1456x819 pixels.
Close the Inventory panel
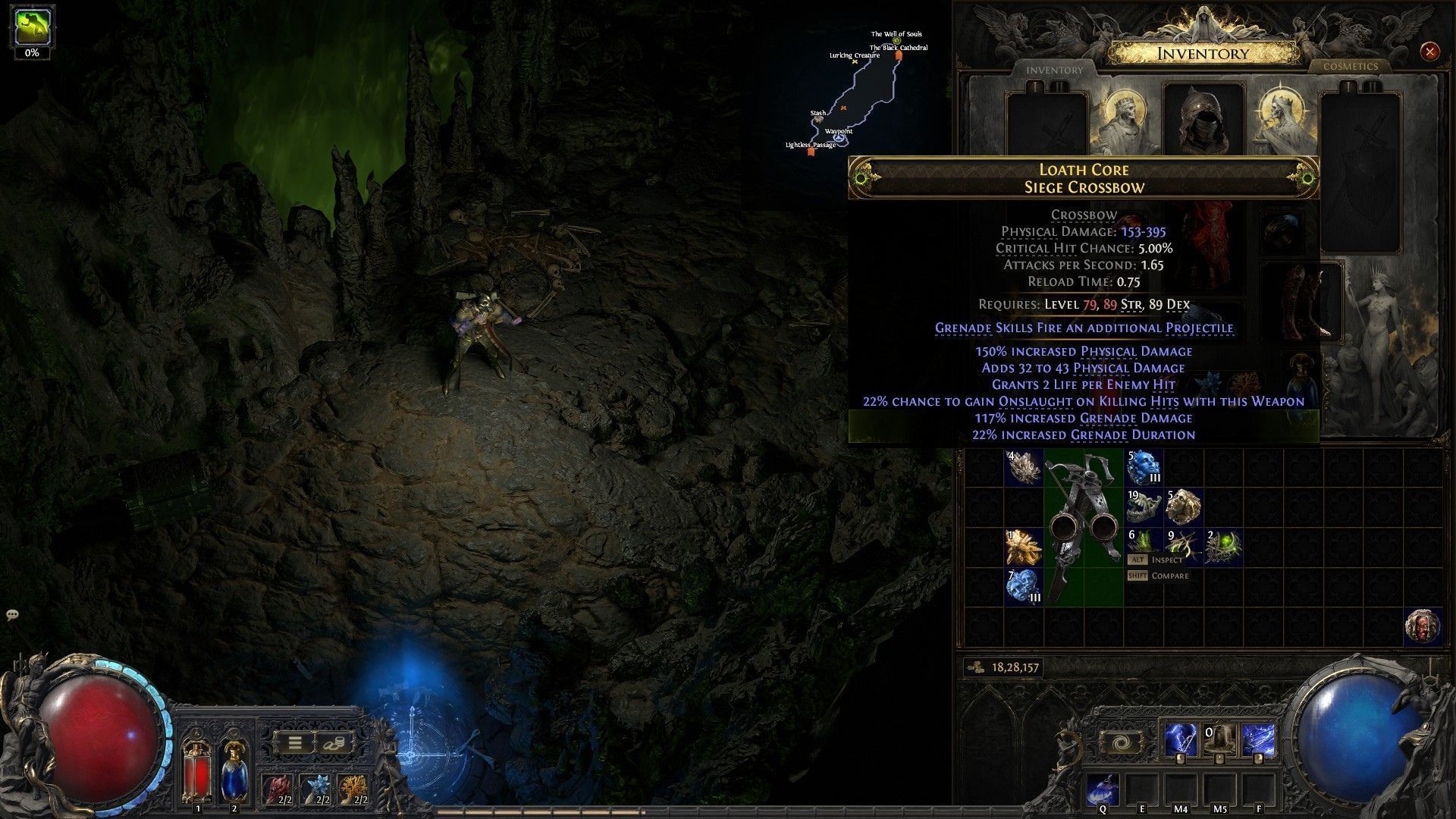1429,52
